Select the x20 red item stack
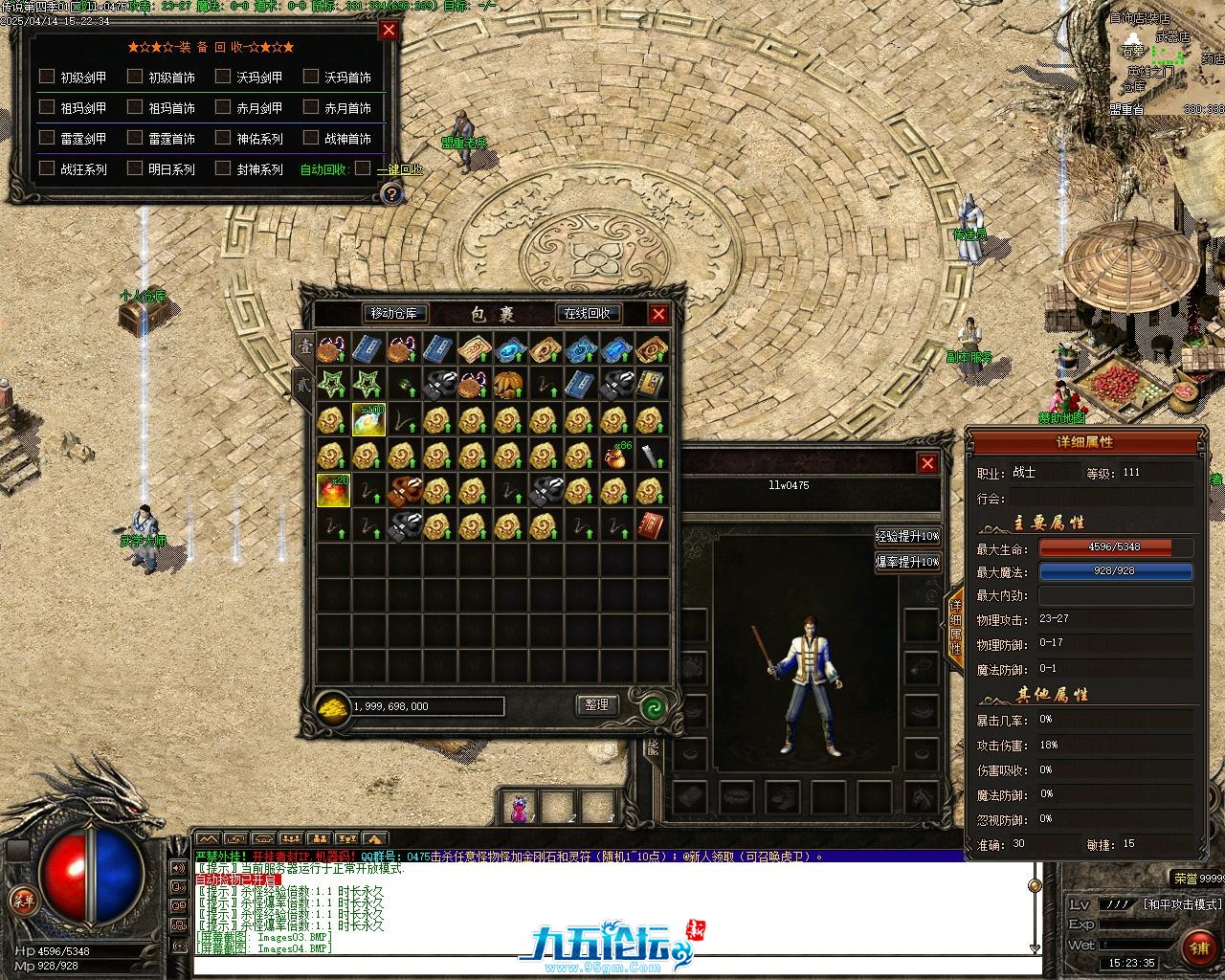Image resolution: width=1225 pixels, height=980 pixels. click(x=333, y=490)
